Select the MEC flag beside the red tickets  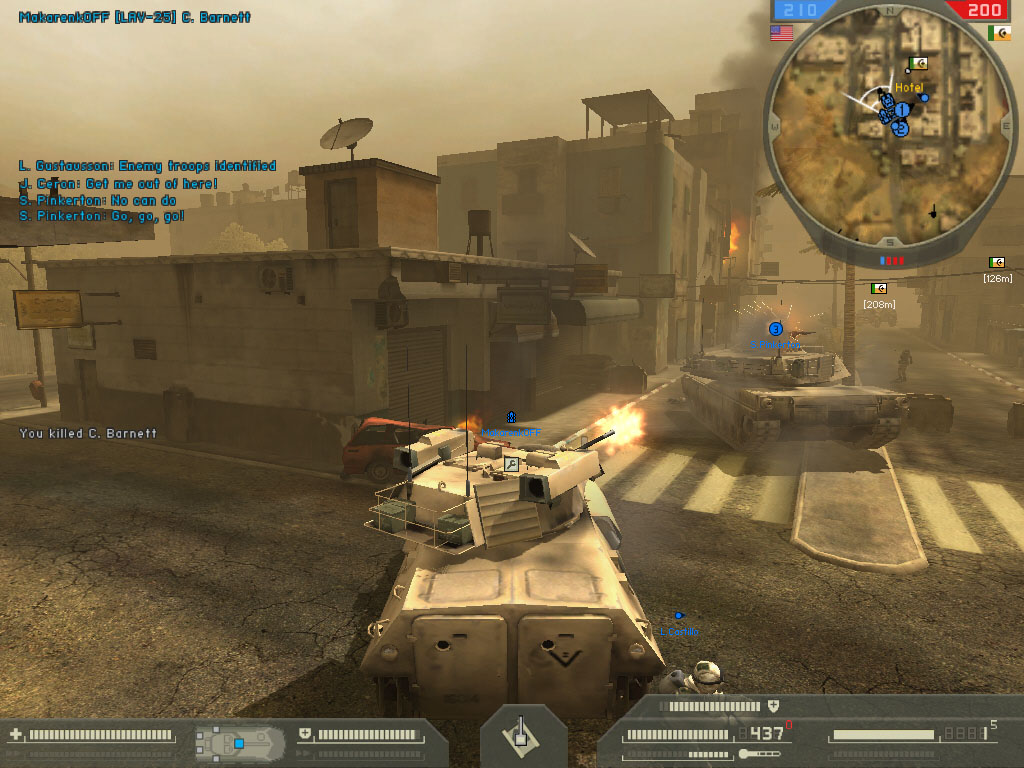click(x=998, y=33)
